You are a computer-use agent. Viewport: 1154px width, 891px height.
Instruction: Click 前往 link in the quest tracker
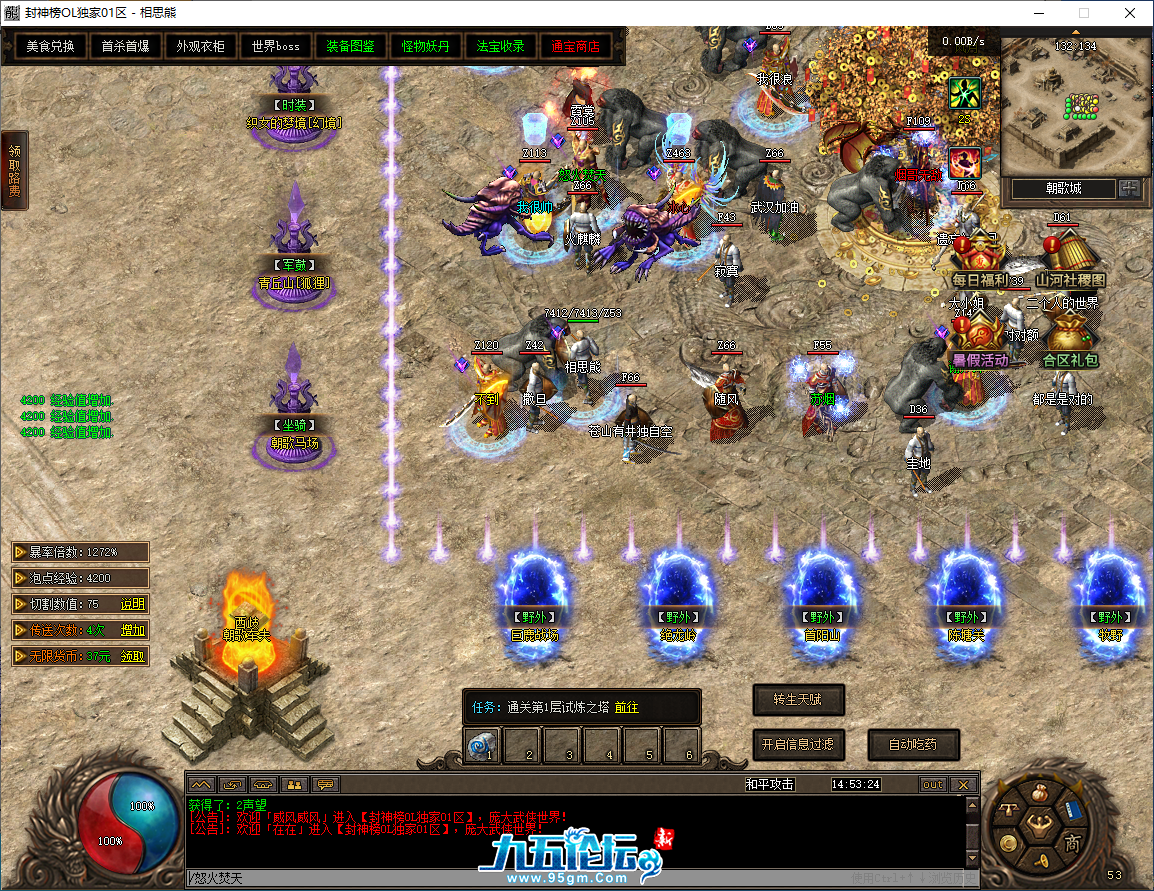point(626,707)
